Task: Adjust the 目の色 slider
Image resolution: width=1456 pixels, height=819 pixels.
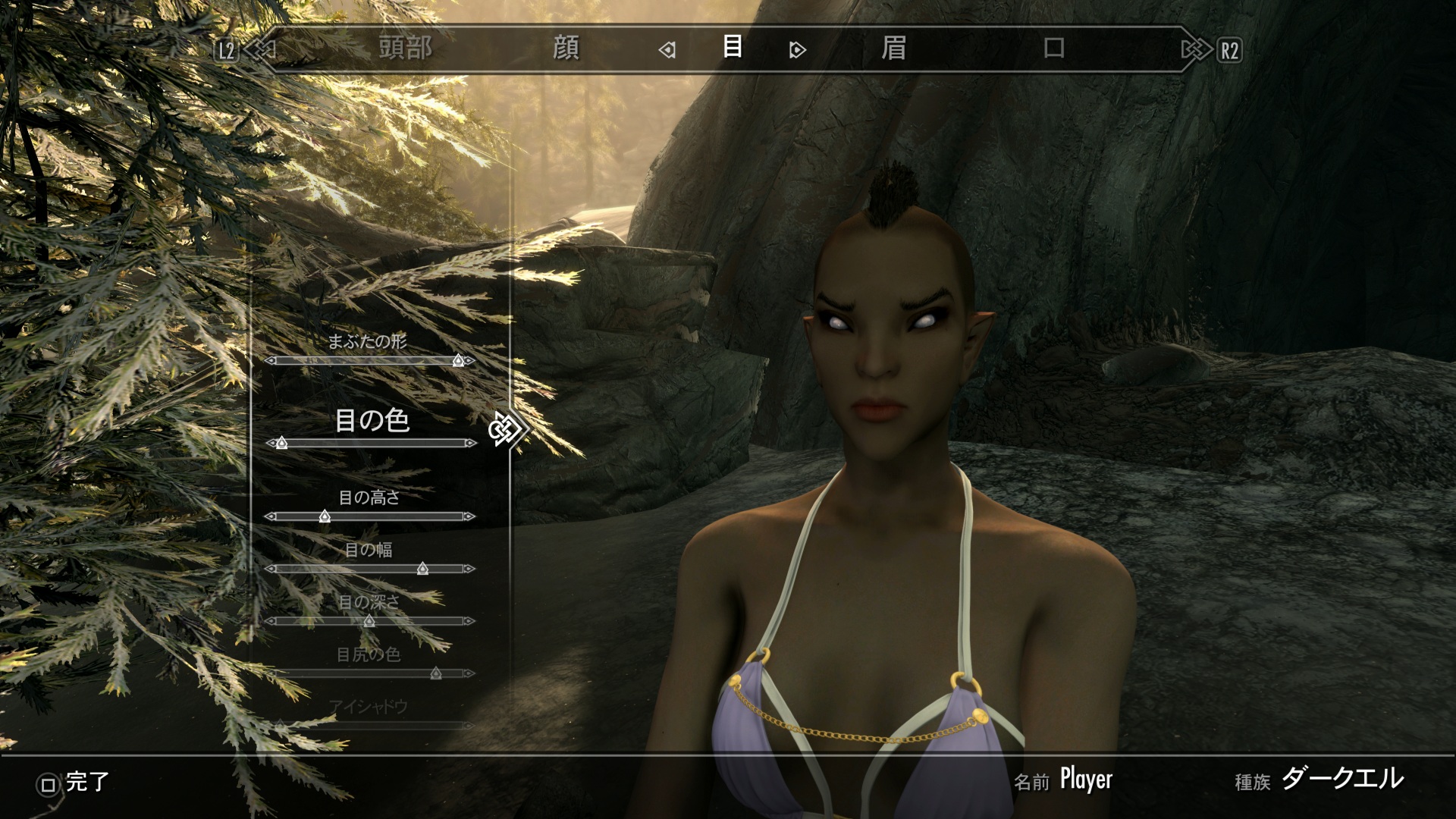Action: (281, 443)
